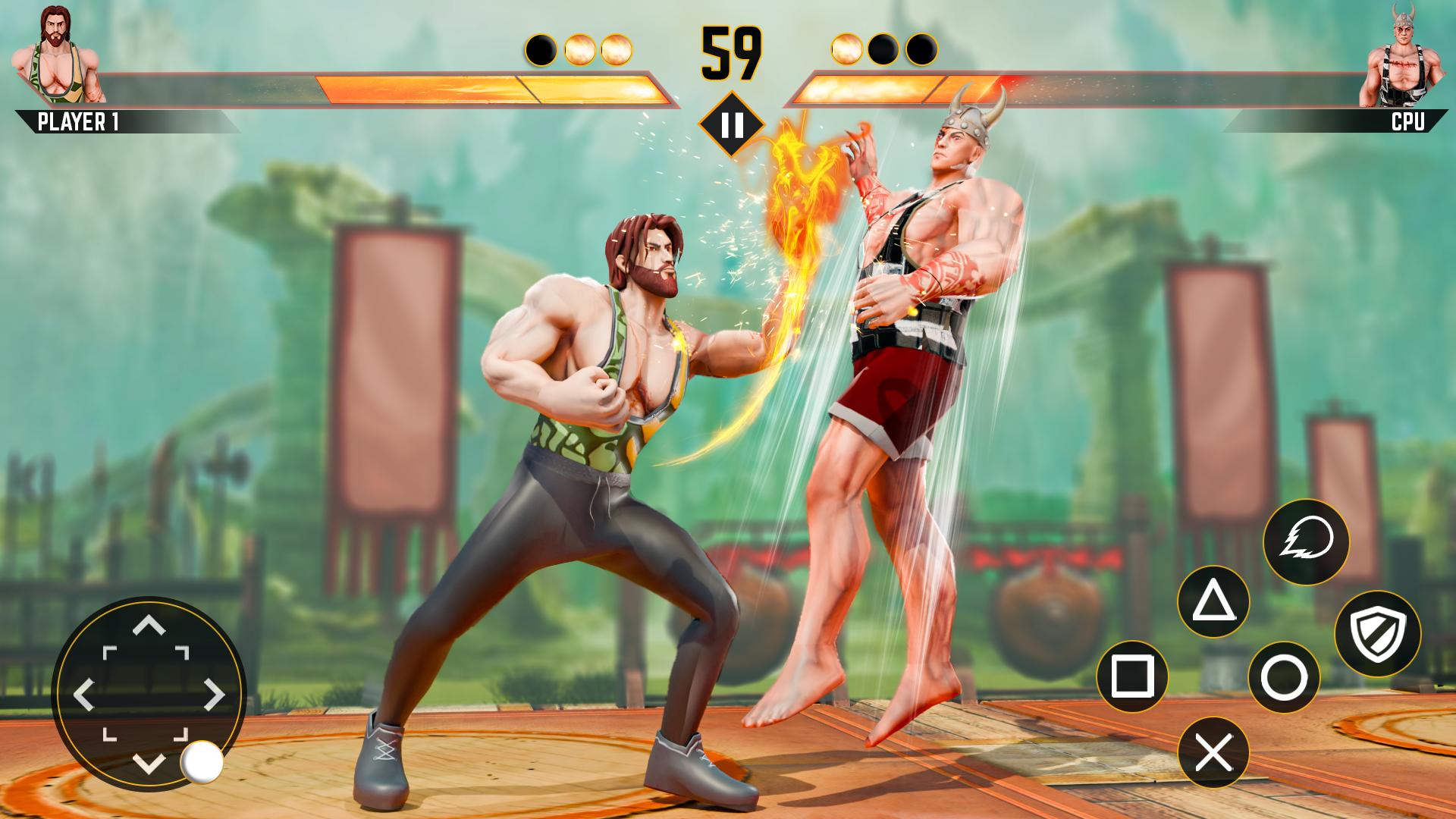Use the circle attack button
The height and width of the screenshot is (819, 1456).
click(1284, 677)
